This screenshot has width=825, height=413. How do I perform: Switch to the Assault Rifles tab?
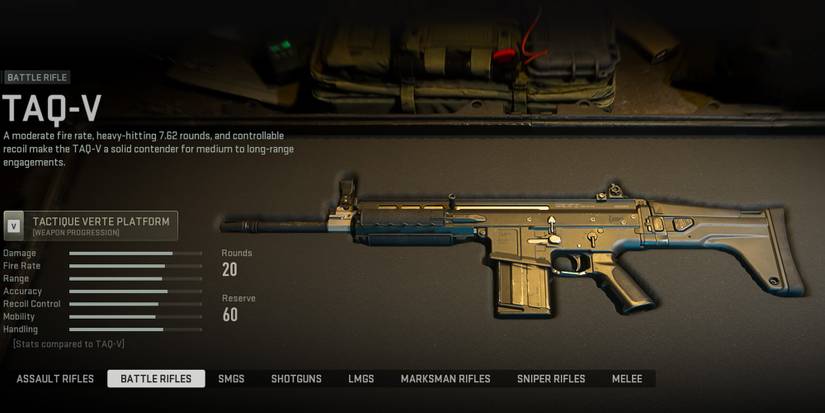coord(55,379)
